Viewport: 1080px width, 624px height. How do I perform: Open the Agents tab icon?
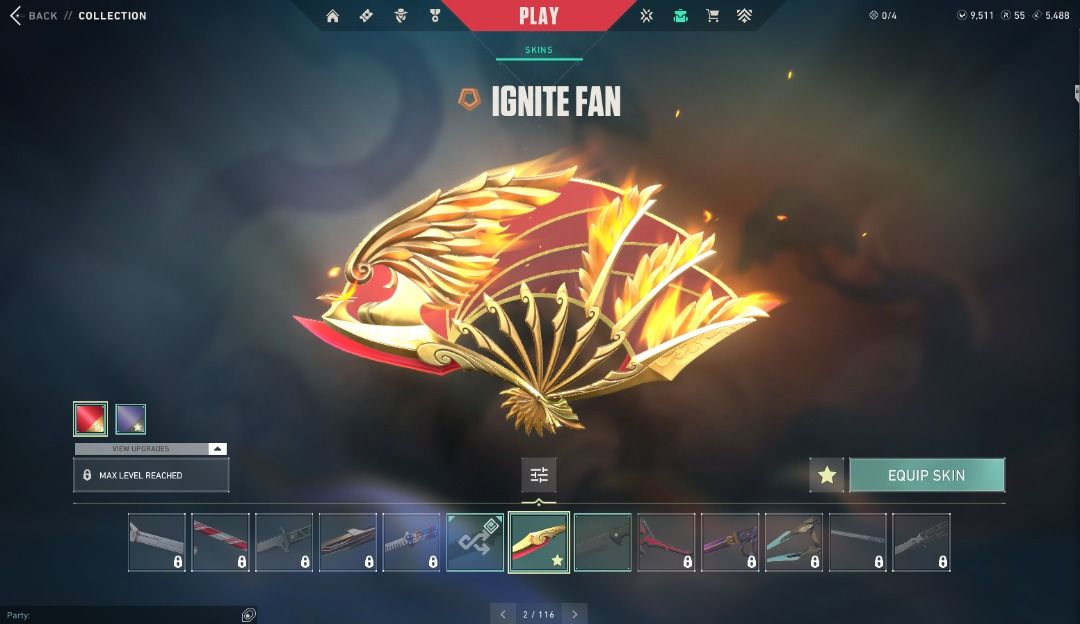(400, 16)
